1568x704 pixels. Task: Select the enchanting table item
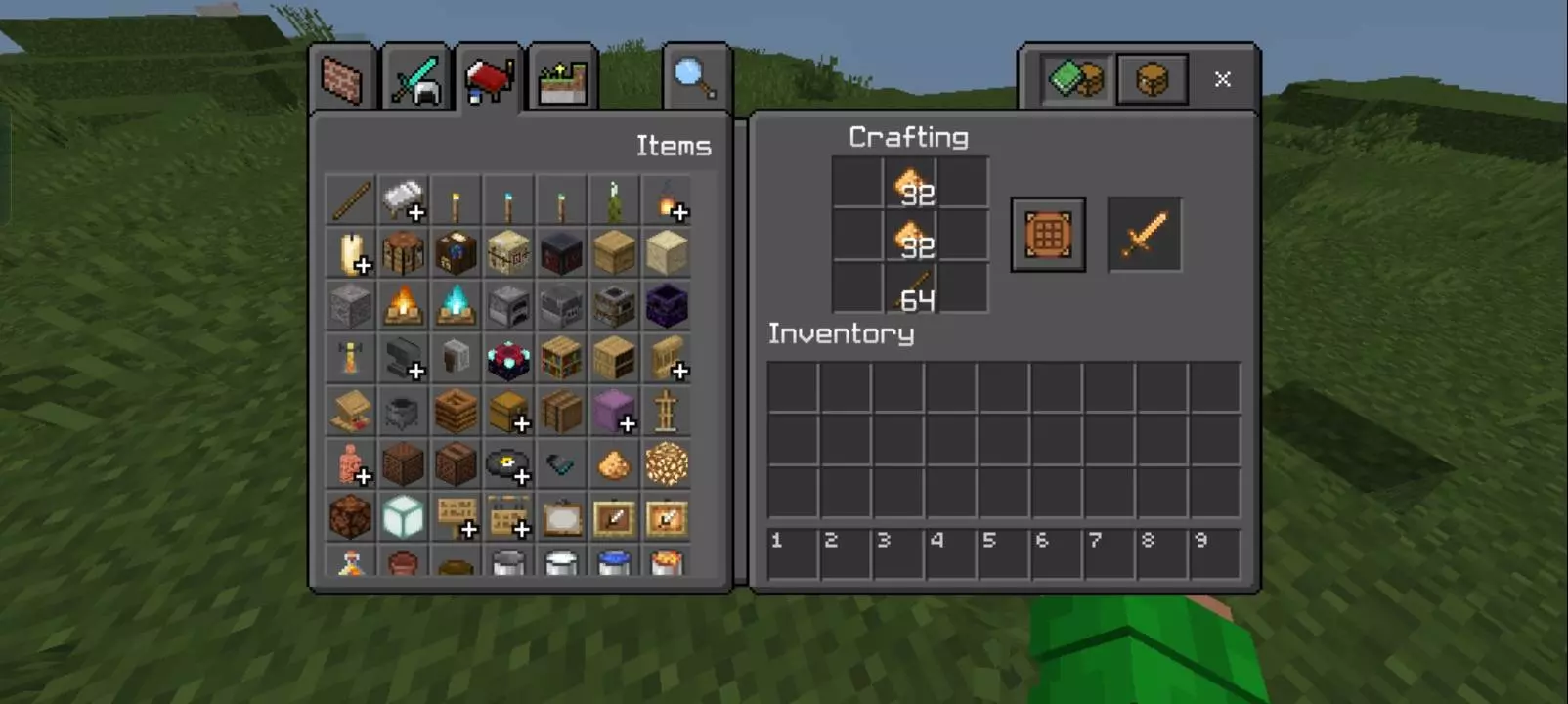(x=508, y=359)
